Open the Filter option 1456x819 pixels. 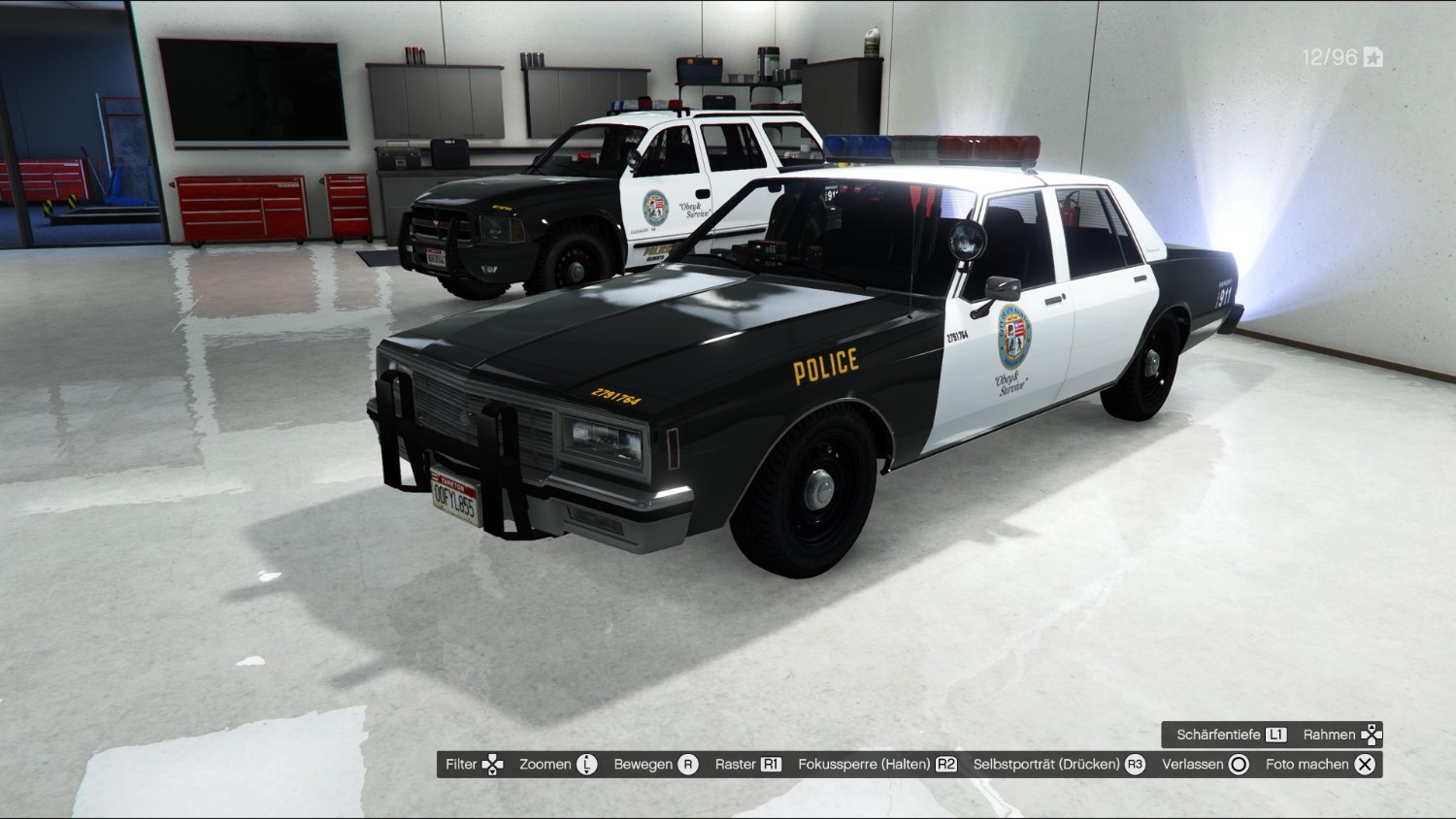[474, 765]
